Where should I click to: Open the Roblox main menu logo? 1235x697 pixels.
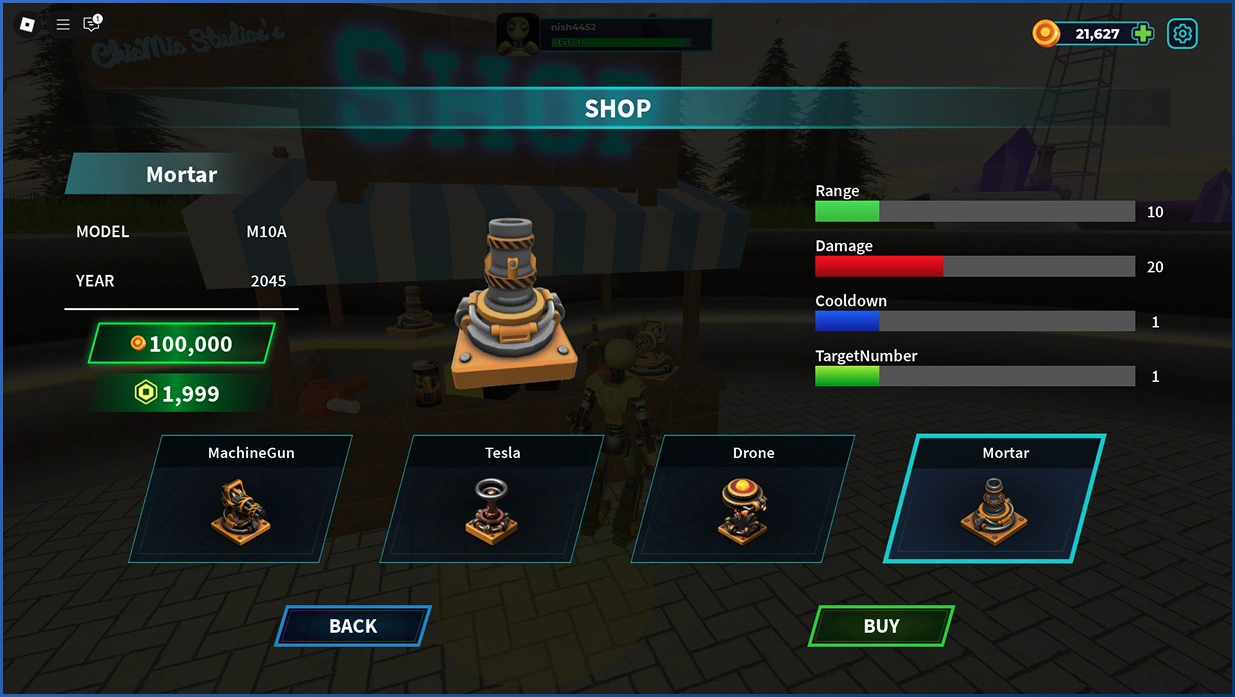point(27,24)
